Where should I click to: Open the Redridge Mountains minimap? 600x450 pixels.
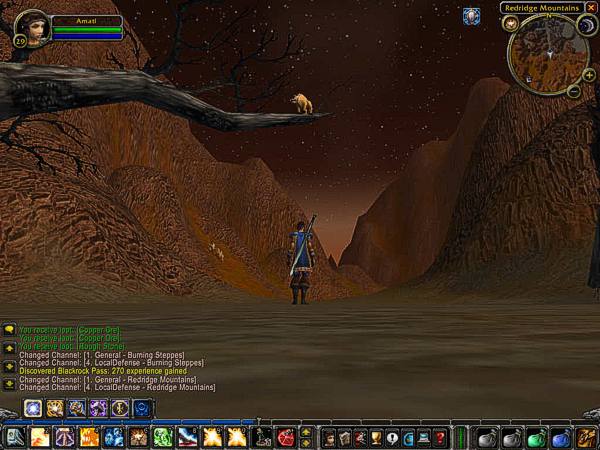[x=547, y=53]
